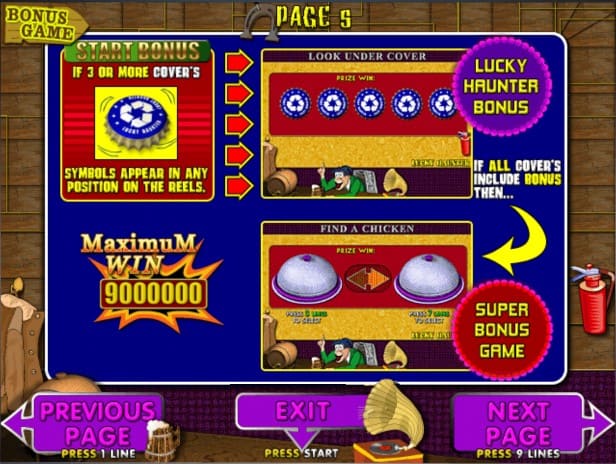Go to the Previous Page
Screen dimensions: 616x464
pyautogui.click(x=97, y=422)
